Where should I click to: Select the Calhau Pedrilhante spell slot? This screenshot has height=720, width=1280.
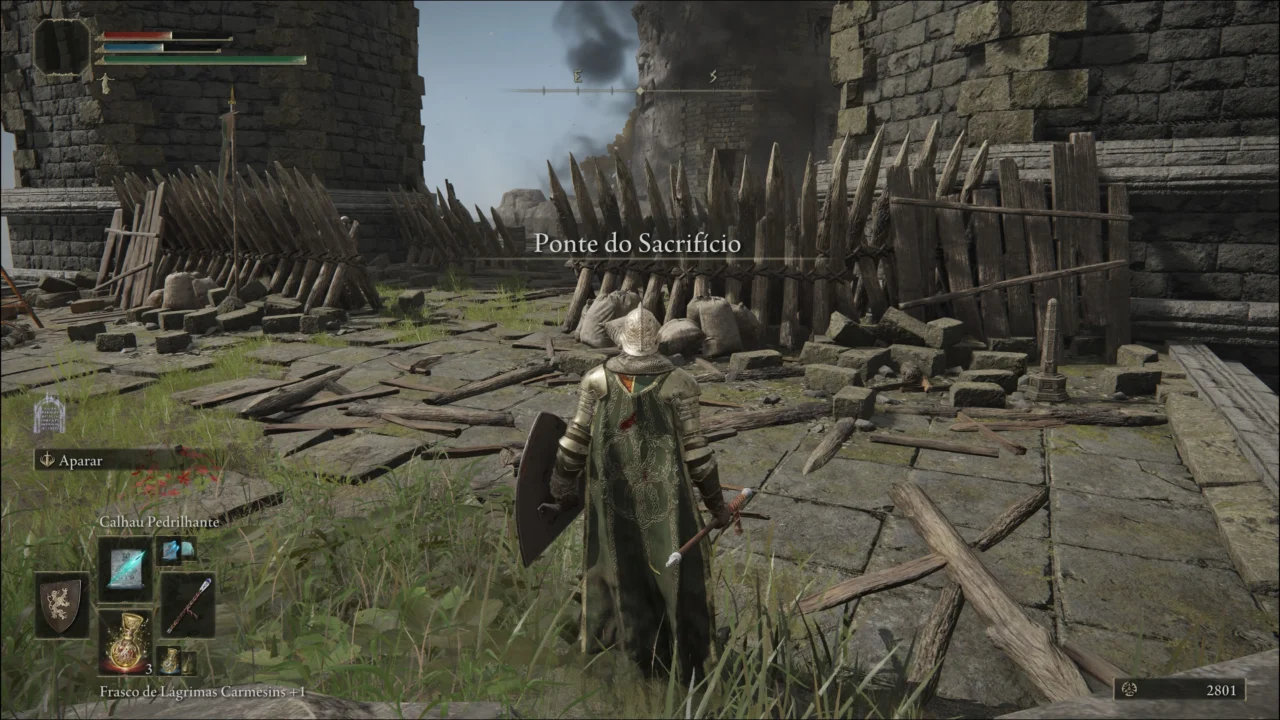125,568
